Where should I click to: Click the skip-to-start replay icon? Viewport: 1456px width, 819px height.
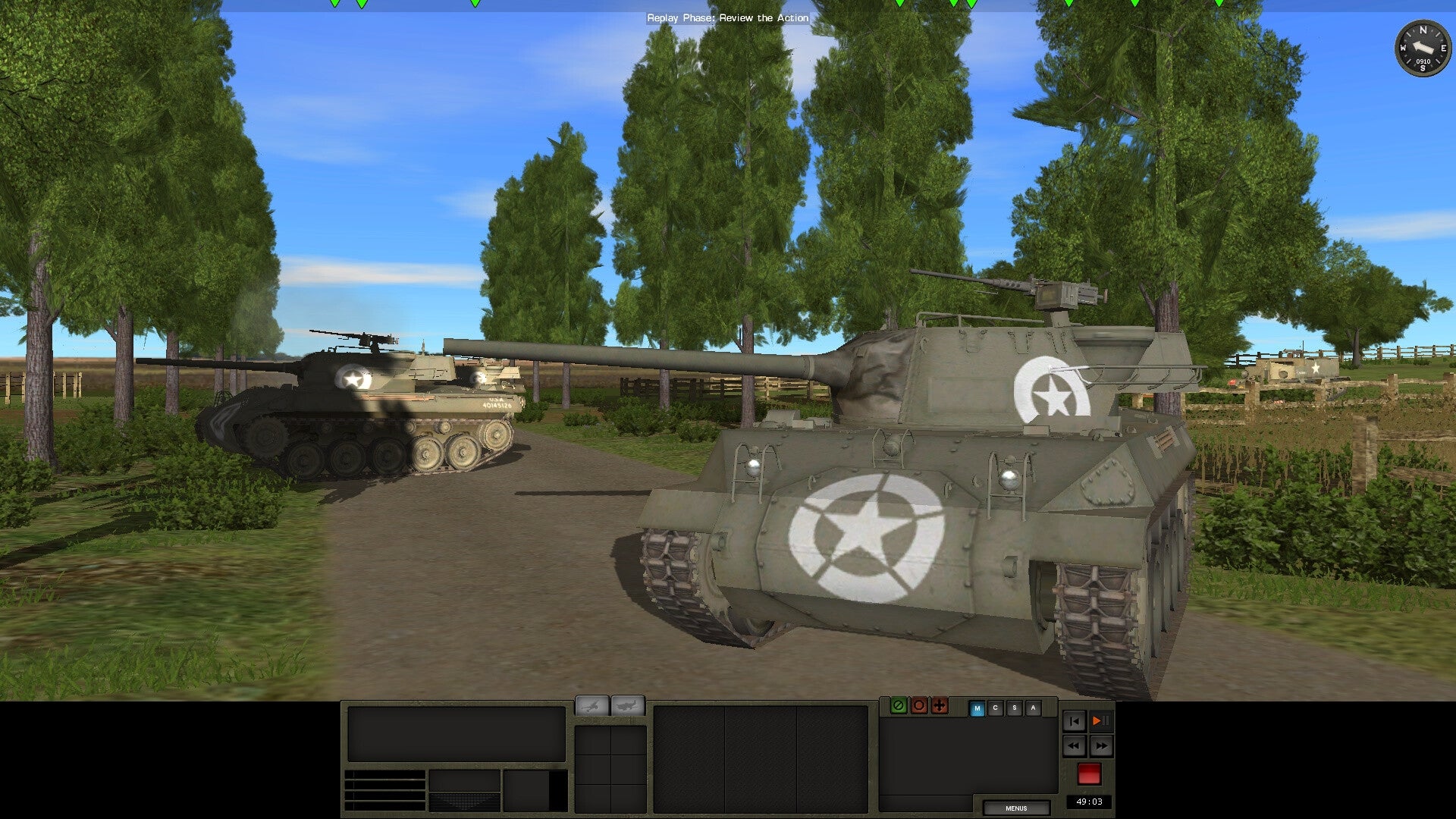point(1074,721)
